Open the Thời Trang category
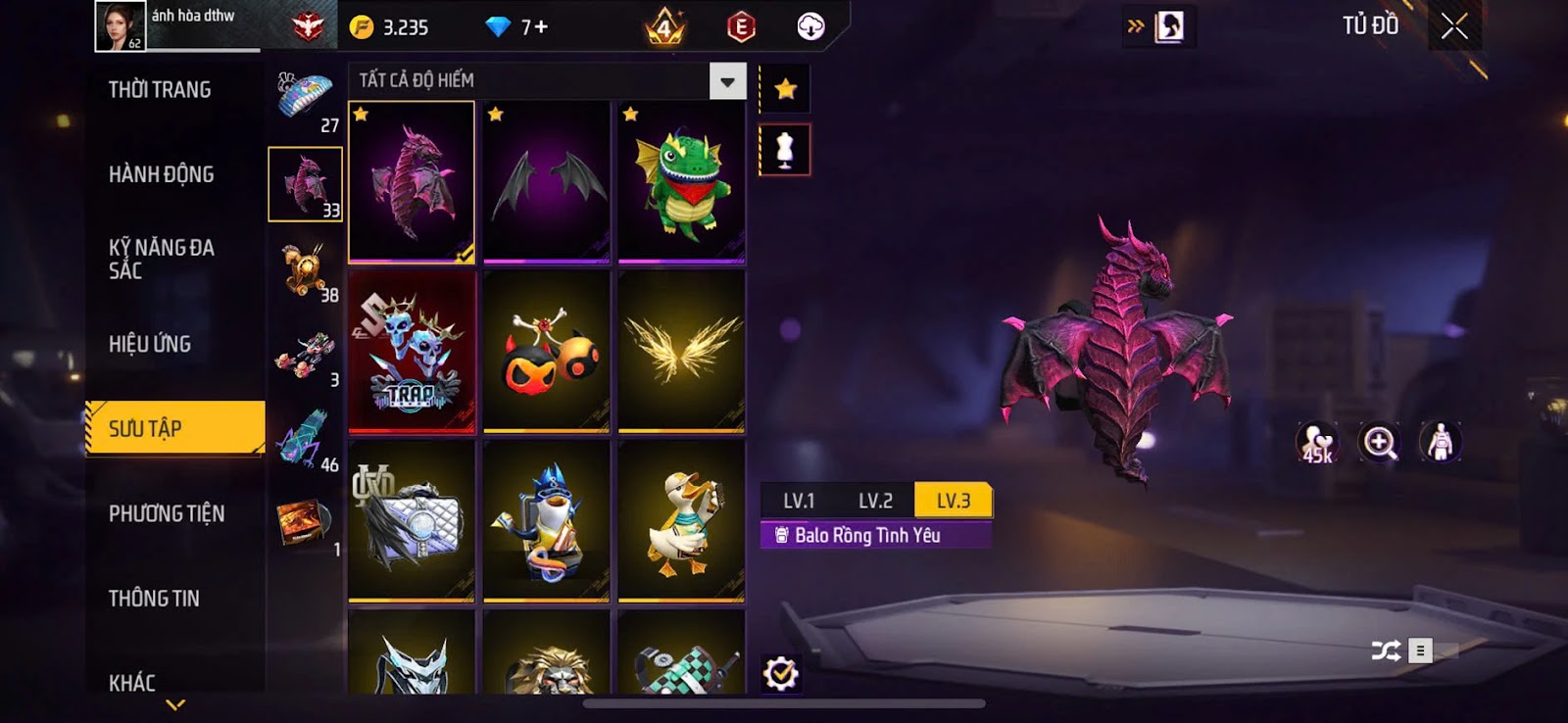 click(160, 90)
